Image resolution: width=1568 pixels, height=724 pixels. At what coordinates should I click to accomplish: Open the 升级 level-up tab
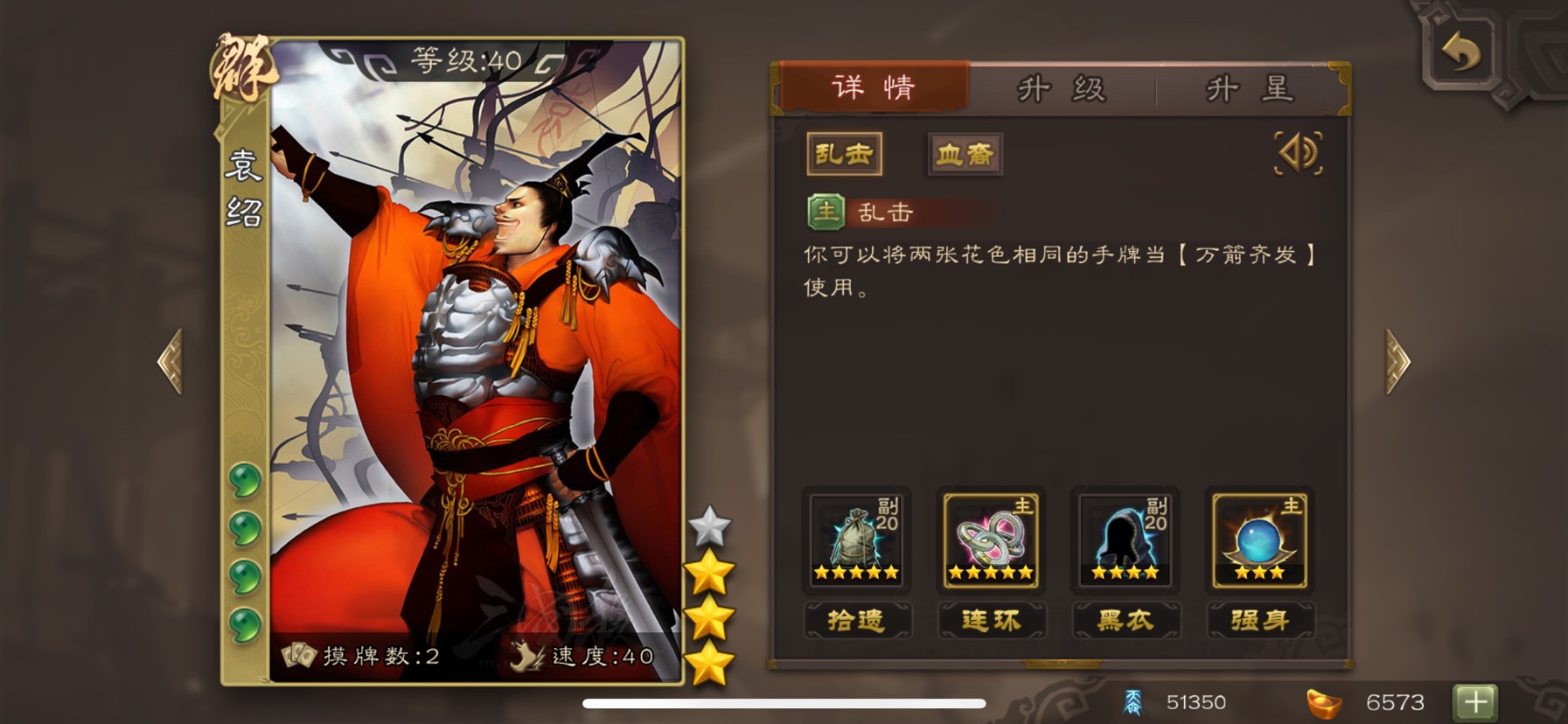tap(1062, 89)
